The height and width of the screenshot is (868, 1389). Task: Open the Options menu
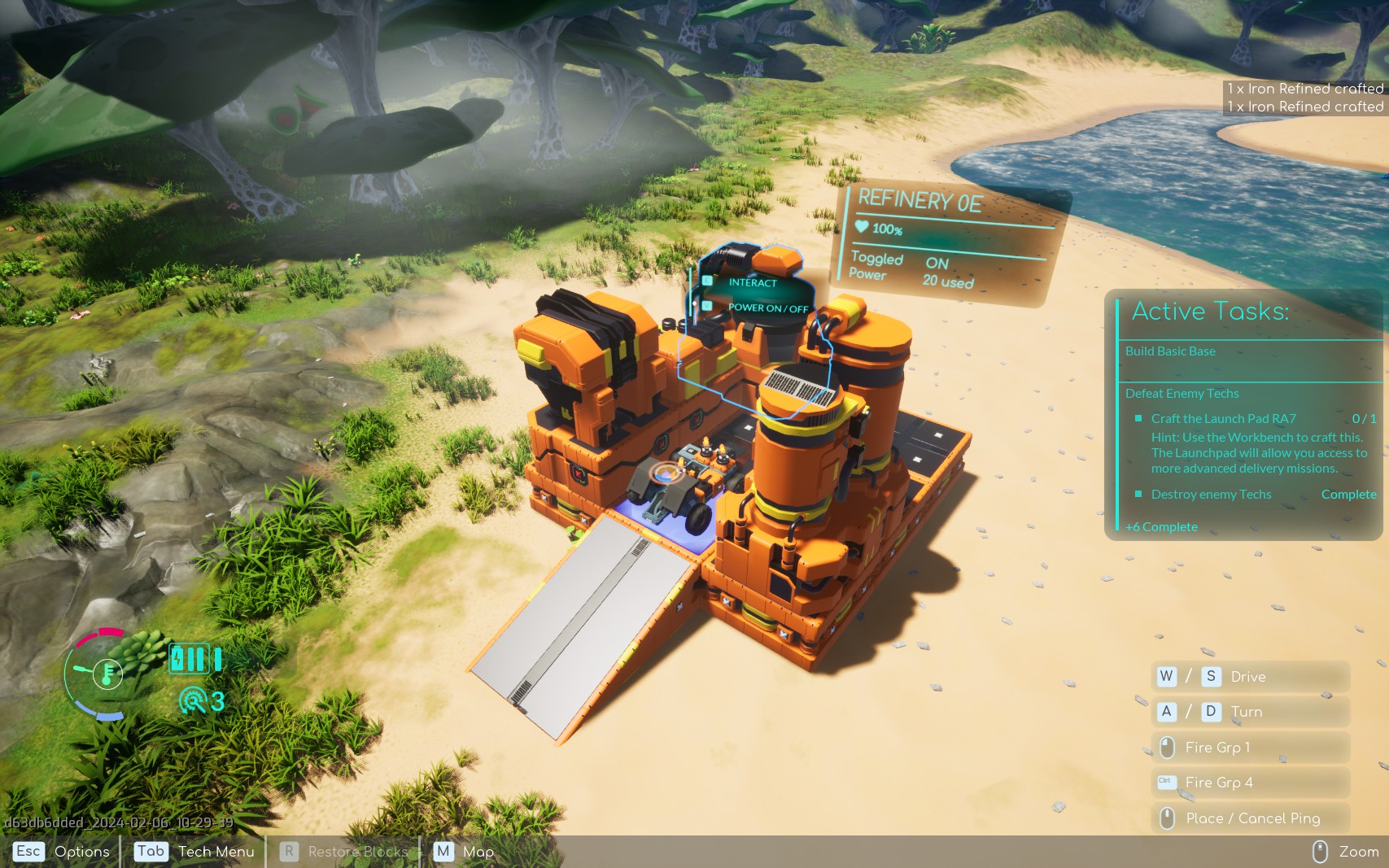[x=63, y=852]
